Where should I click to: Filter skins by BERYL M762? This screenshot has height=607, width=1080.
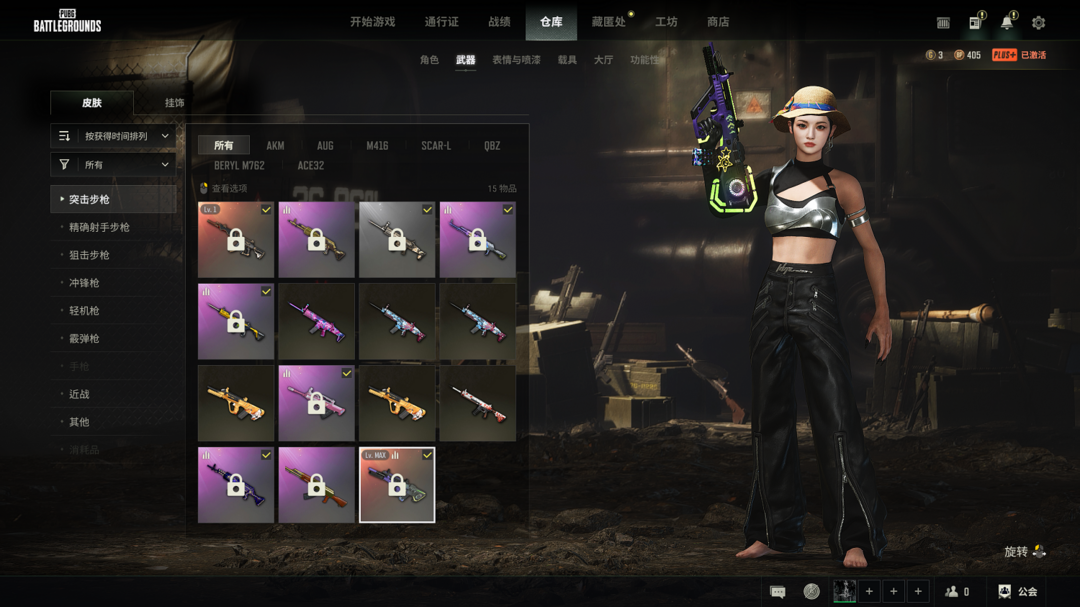pos(239,166)
